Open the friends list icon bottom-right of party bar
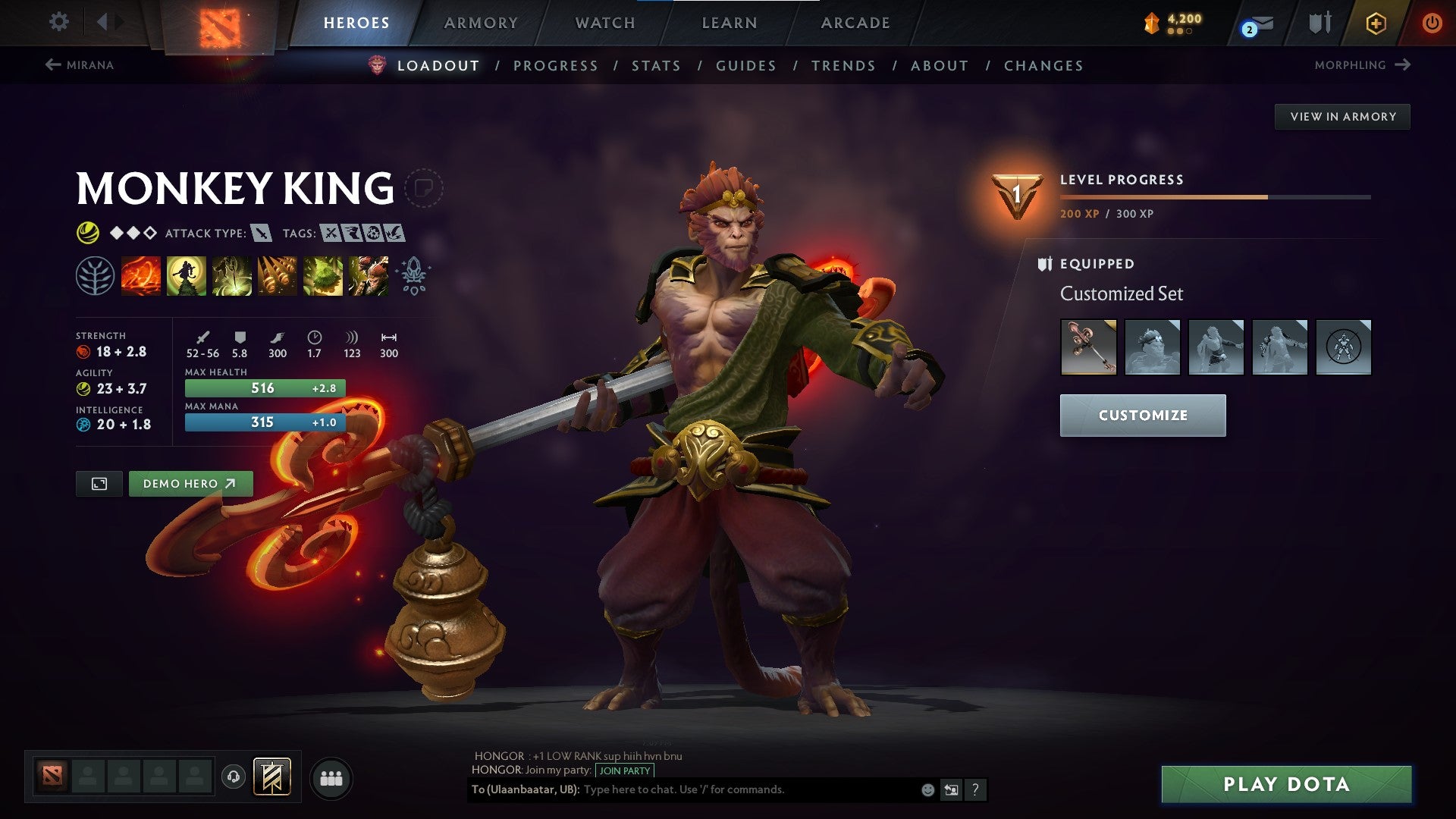This screenshot has width=1456, height=819. click(x=331, y=777)
